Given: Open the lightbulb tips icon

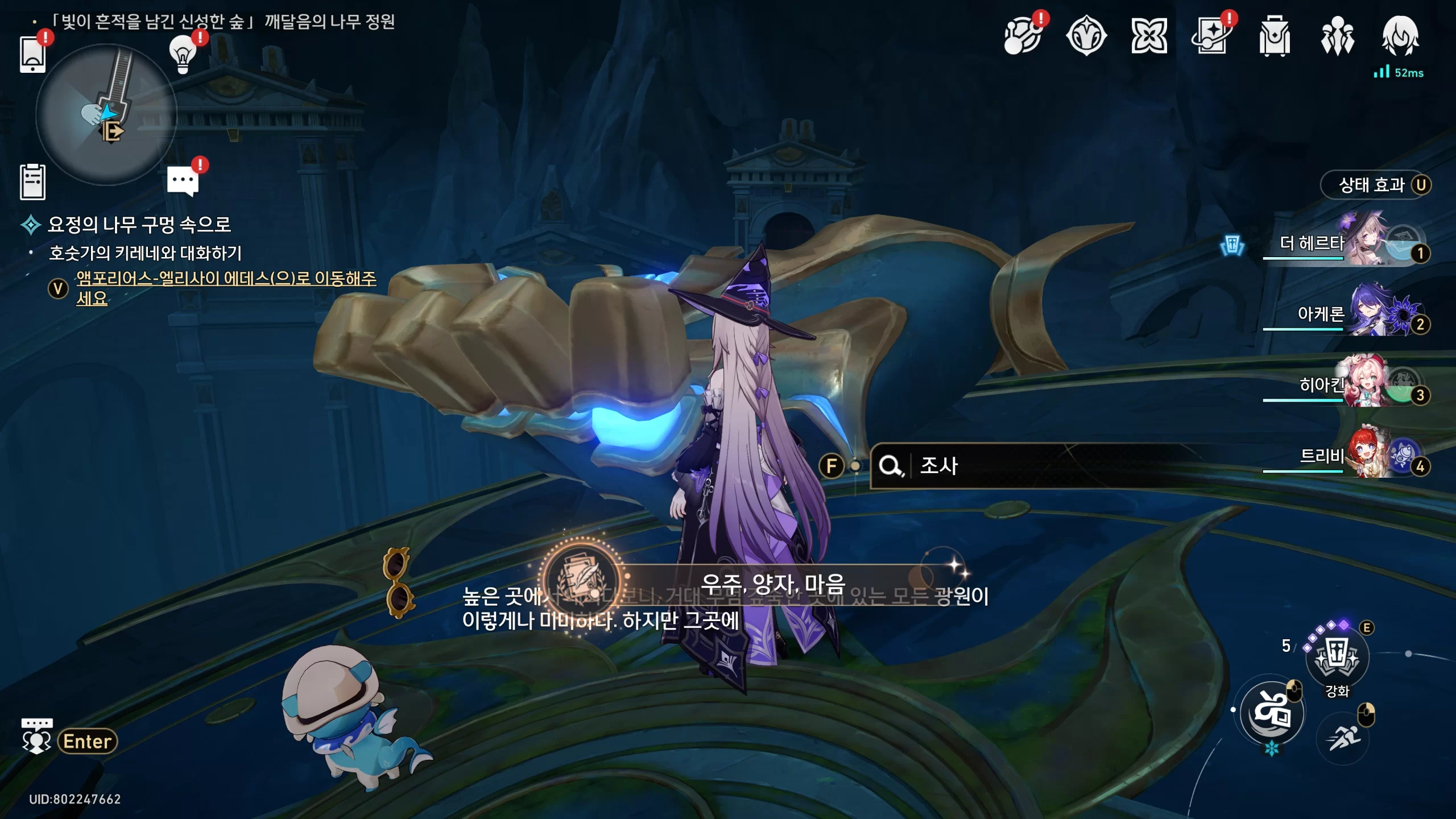Looking at the screenshot, I should [x=183, y=55].
